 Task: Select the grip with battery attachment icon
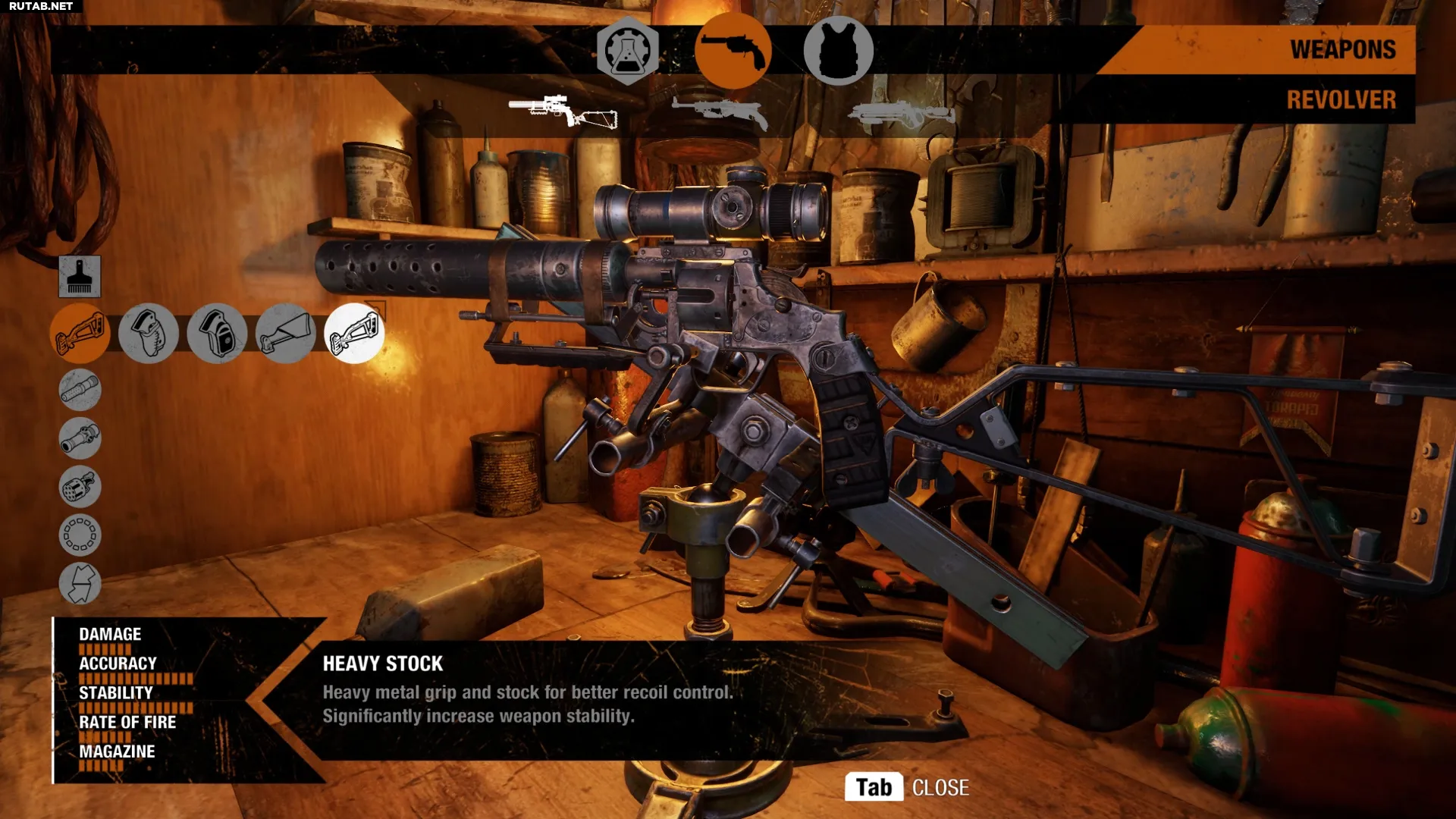coord(217,334)
